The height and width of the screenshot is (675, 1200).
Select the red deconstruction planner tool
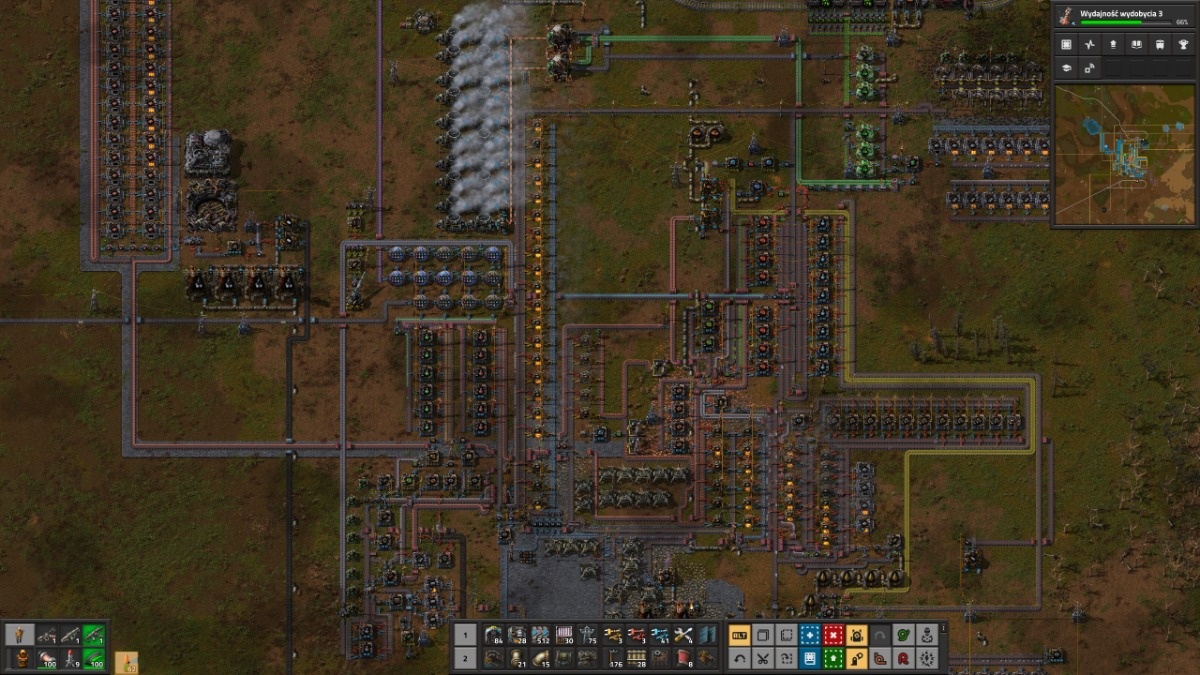pyautogui.click(x=833, y=634)
